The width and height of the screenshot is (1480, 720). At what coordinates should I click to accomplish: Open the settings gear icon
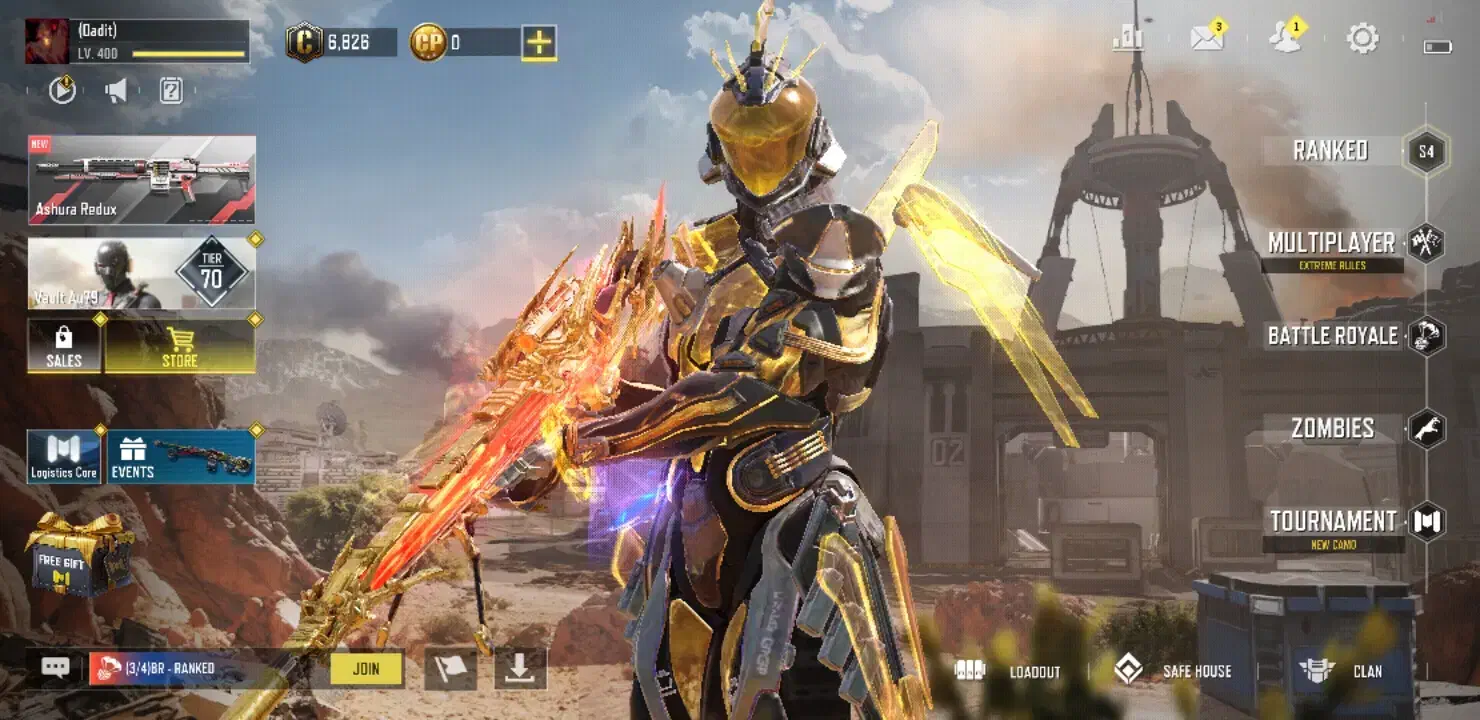coord(1362,39)
